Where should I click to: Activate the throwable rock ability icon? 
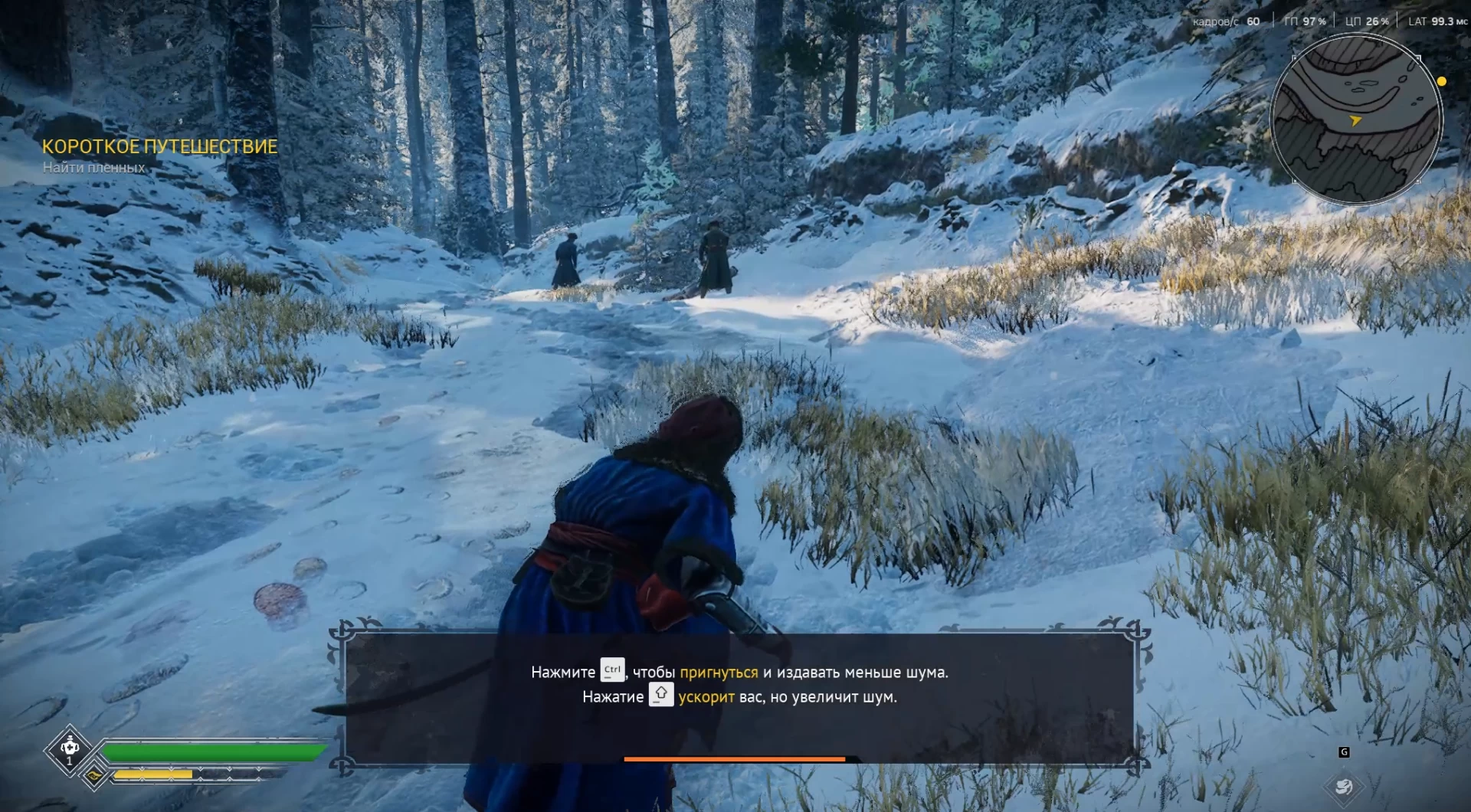(1343, 786)
